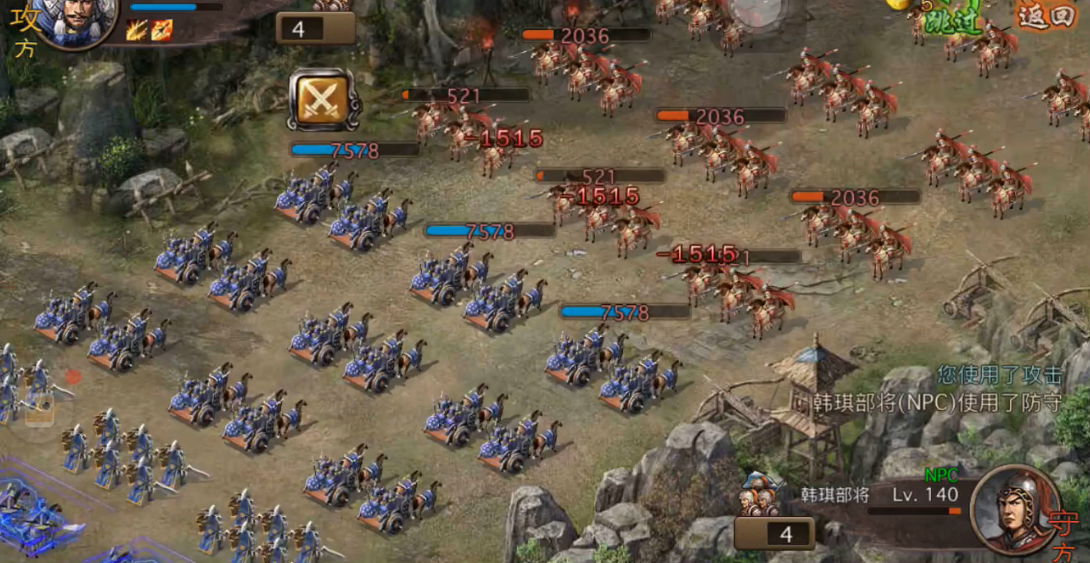This screenshot has width=1090, height=563.
Task: Tap the yellow slash skill icon
Action: click(x=138, y=30)
